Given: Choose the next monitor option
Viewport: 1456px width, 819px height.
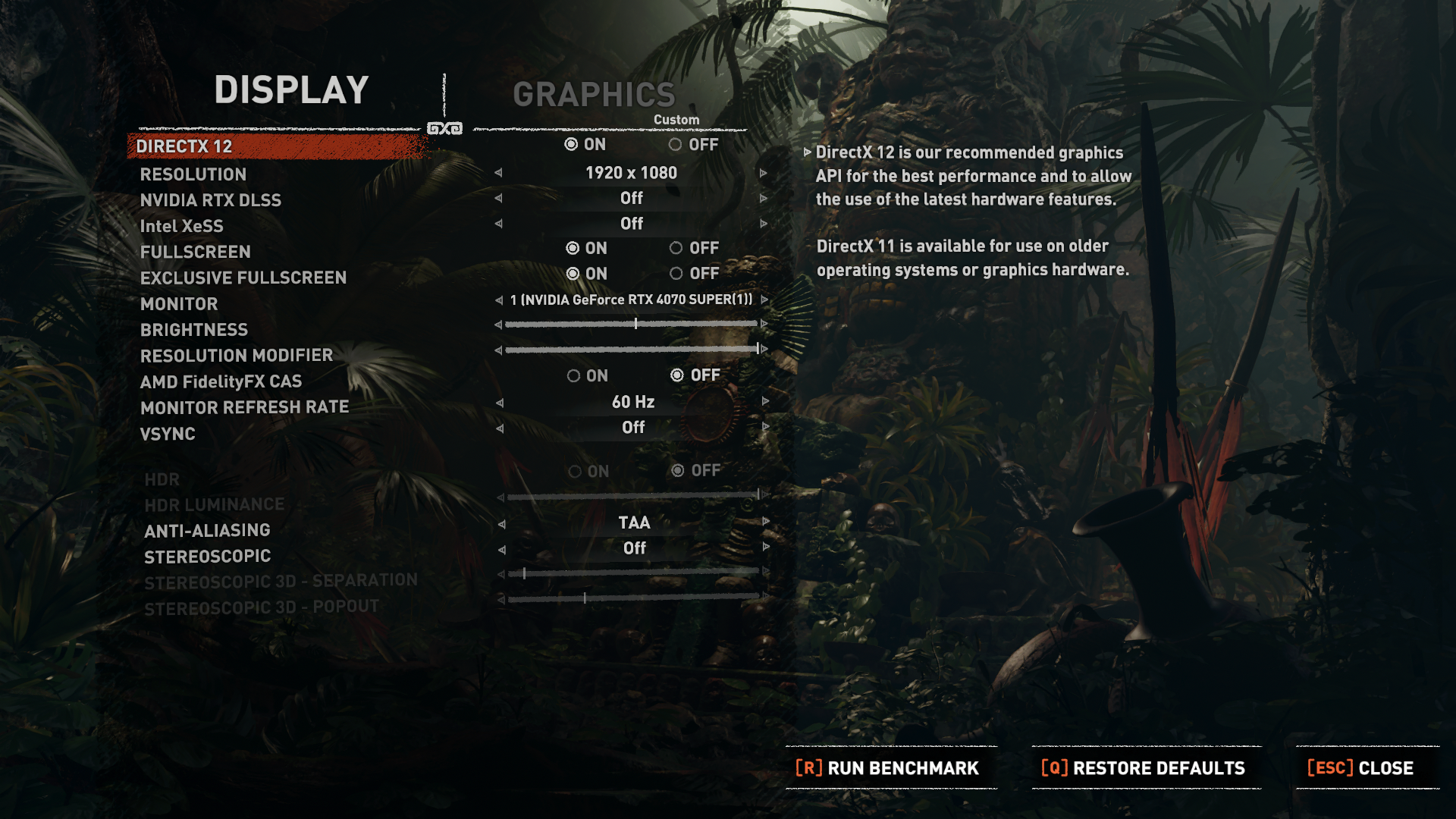Looking at the screenshot, I should tap(764, 300).
